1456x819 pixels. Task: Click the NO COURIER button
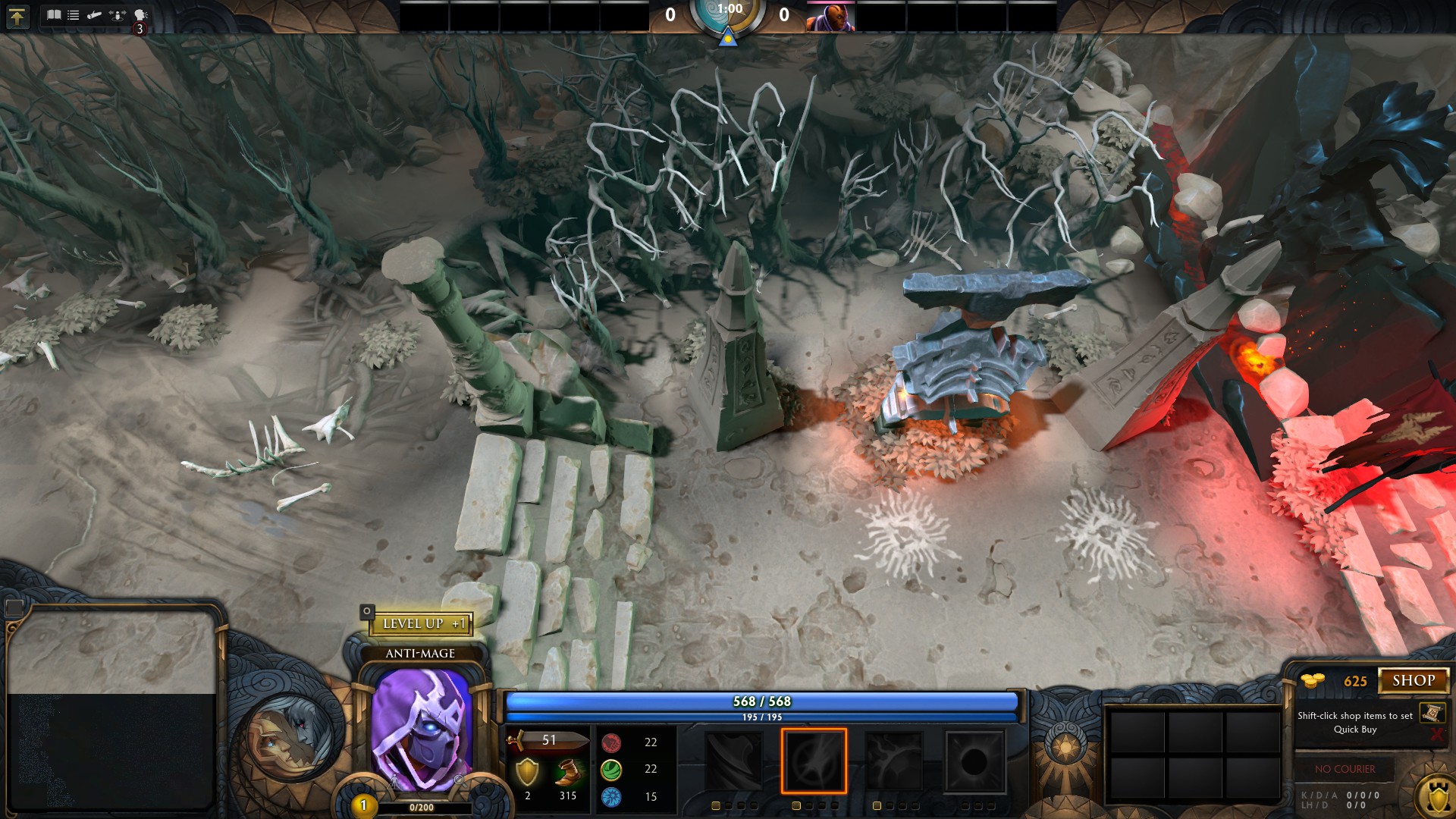[x=1345, y=769]
